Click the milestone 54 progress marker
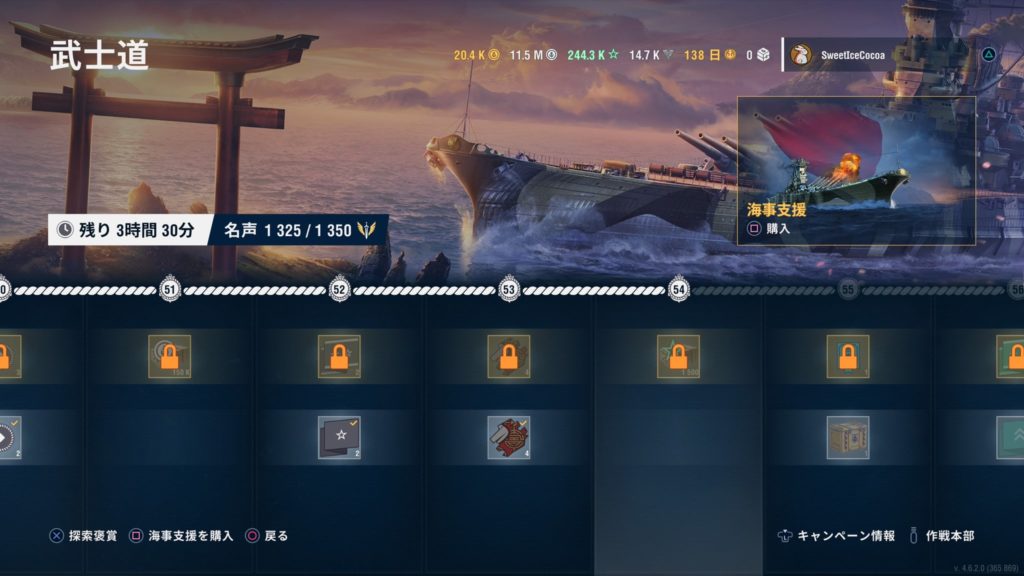This screenshot has width=1024, height=576. click(x=679, y=290)
